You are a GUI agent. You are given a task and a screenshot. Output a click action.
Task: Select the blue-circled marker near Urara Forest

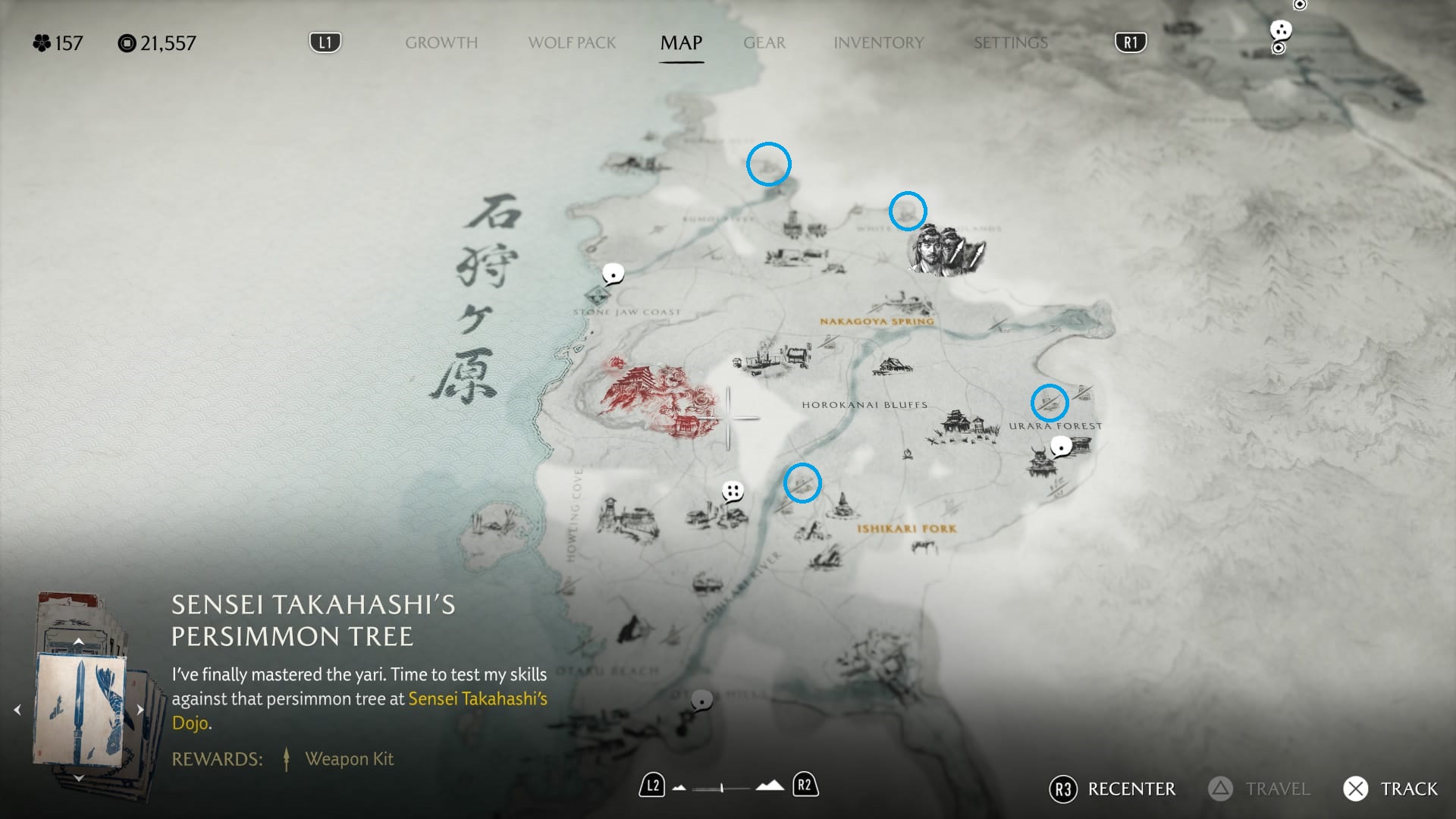[x=1050, y=403]
